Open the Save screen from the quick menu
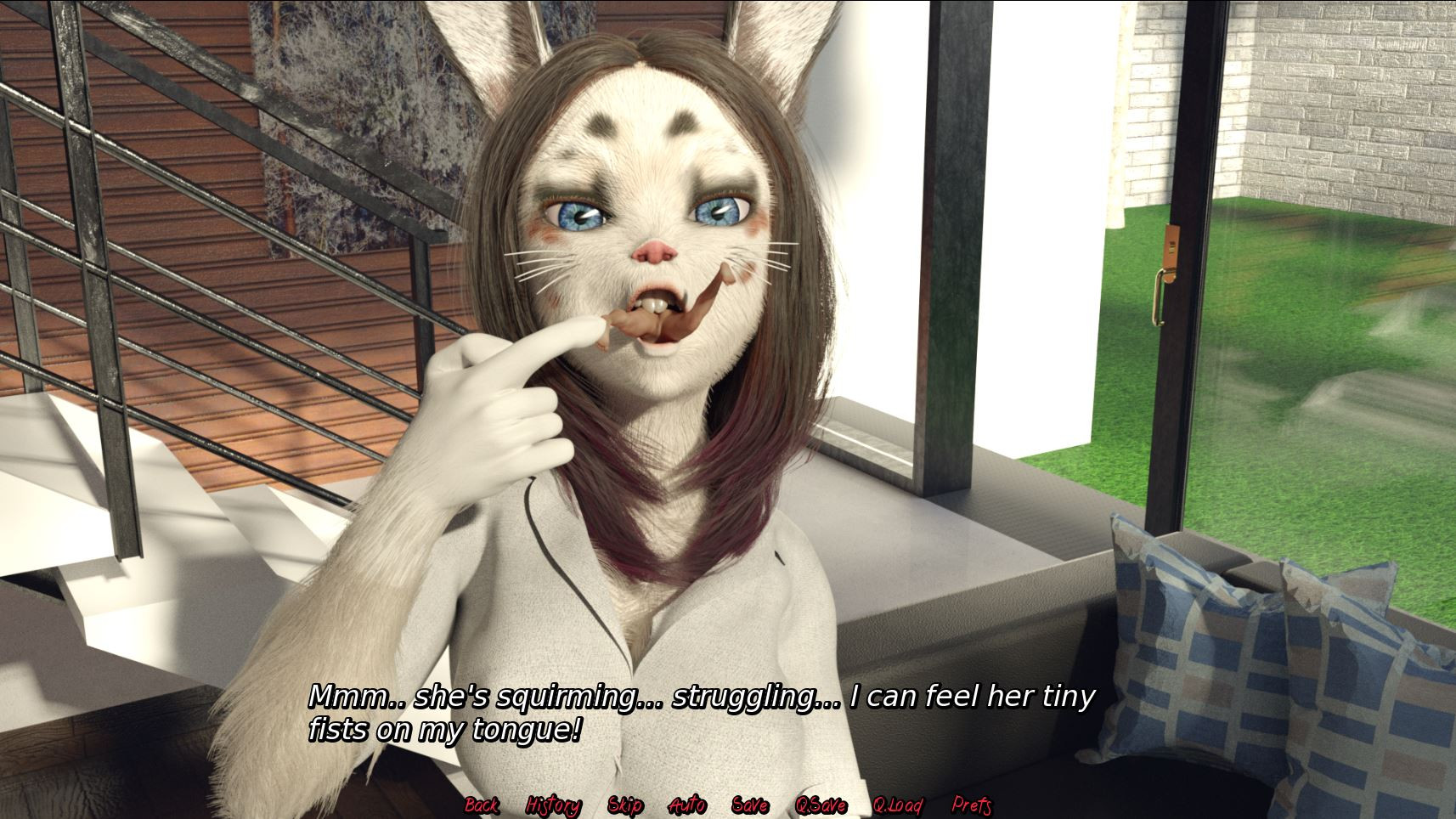The height and width of the screenshot is (819, 1456). pos(748,805)
